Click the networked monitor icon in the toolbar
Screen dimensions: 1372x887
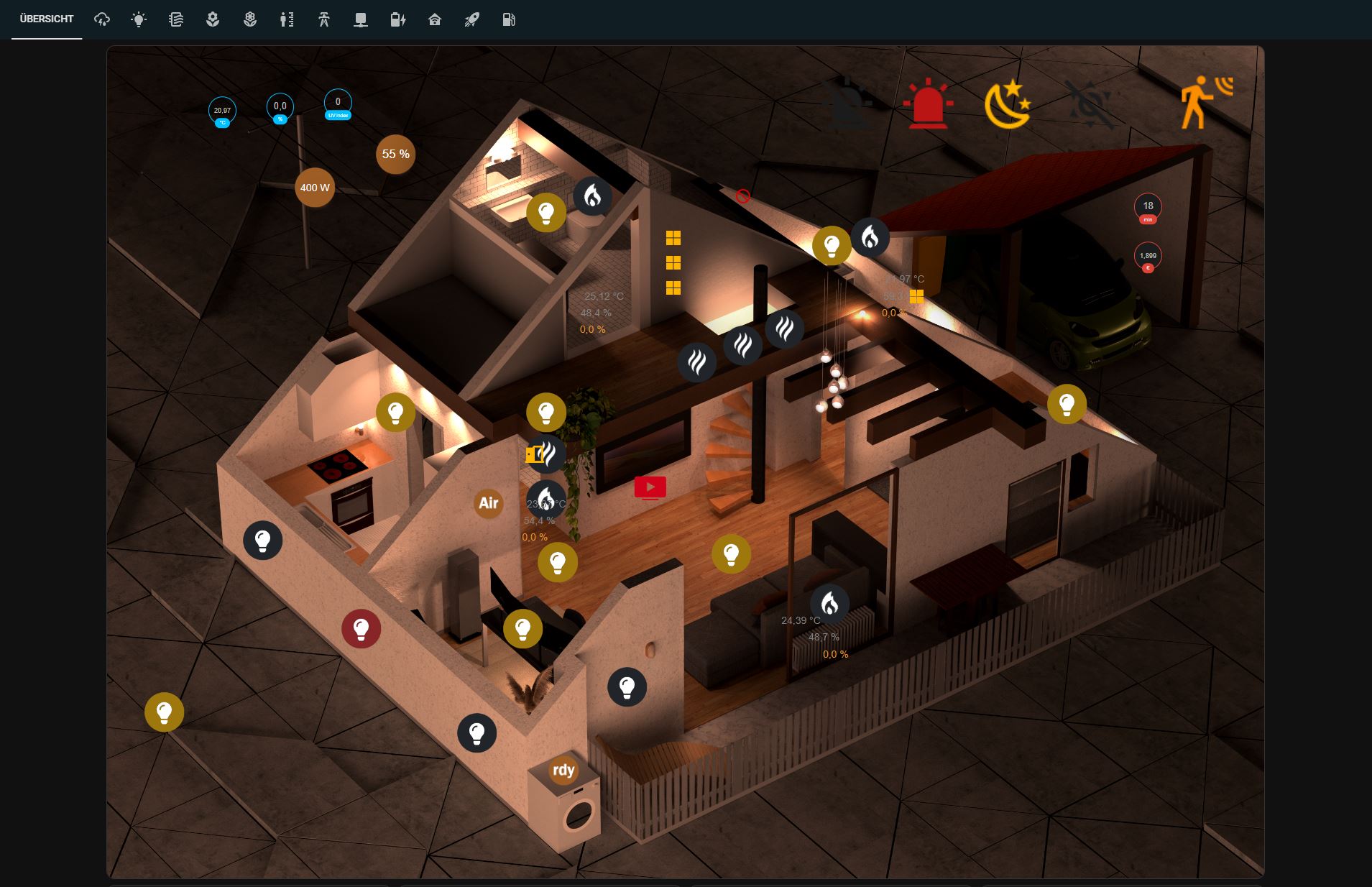tap(361, 19)
